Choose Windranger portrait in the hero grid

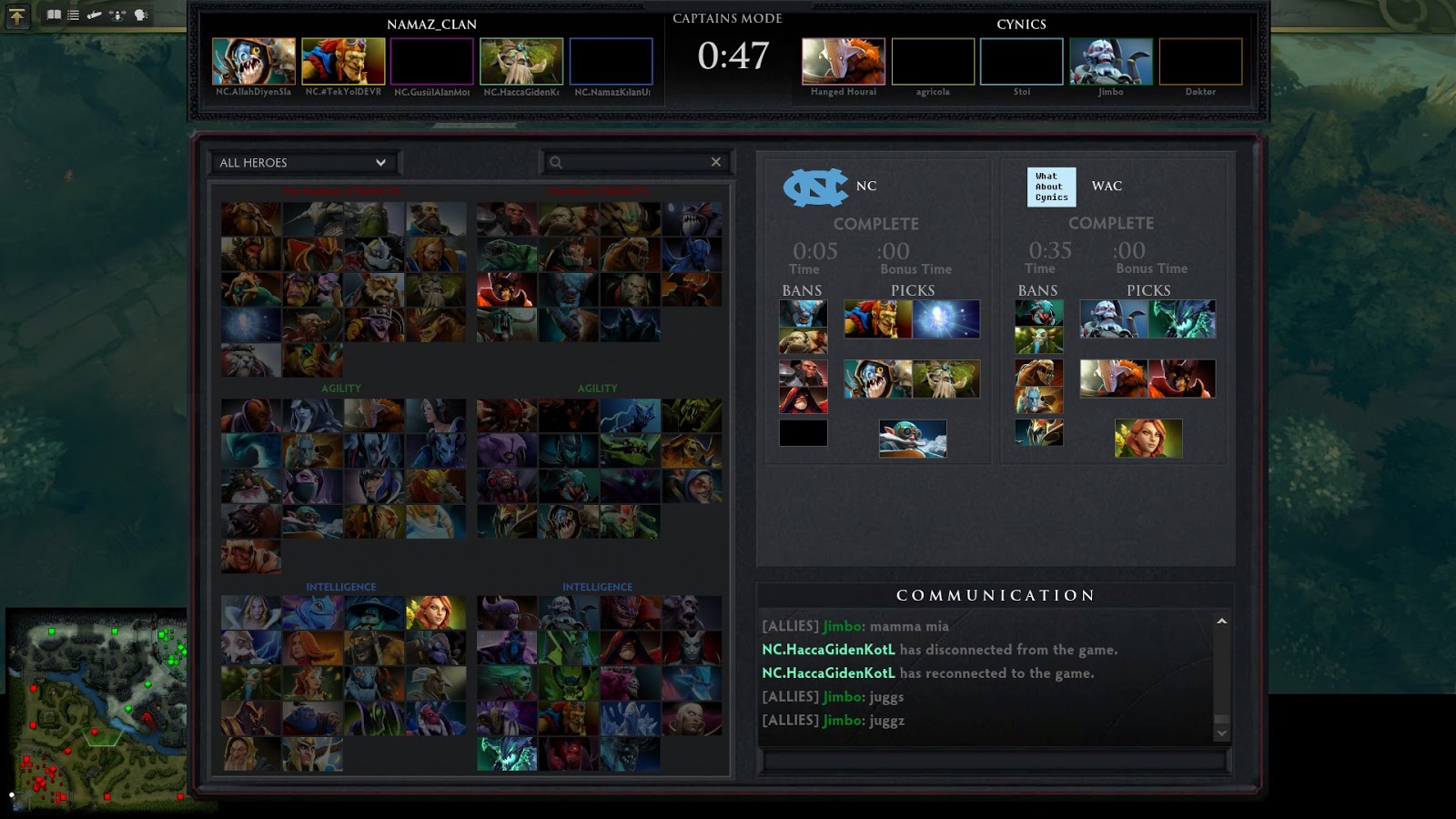click(x=436, y=613)
